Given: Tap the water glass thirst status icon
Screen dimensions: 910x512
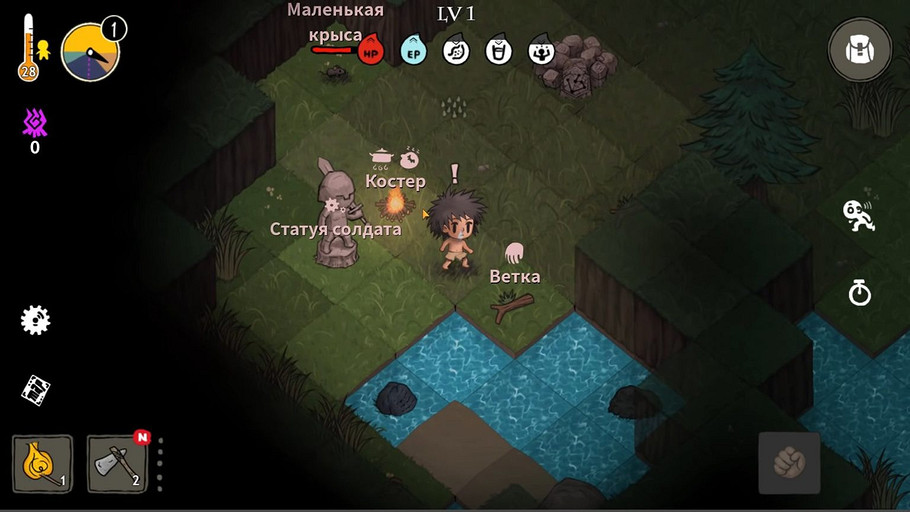Looking at the screenshot, I should pos(498,49).
